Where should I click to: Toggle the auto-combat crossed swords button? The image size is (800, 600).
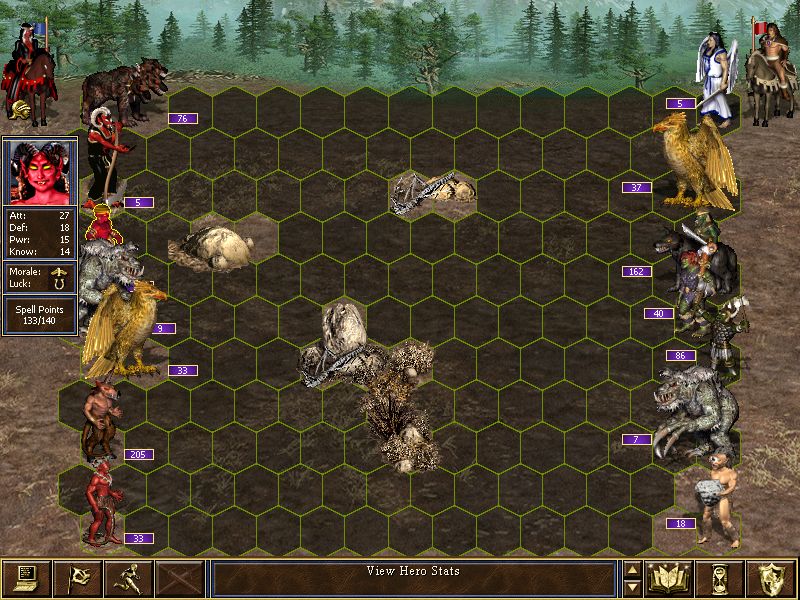[x=180, y=577]
